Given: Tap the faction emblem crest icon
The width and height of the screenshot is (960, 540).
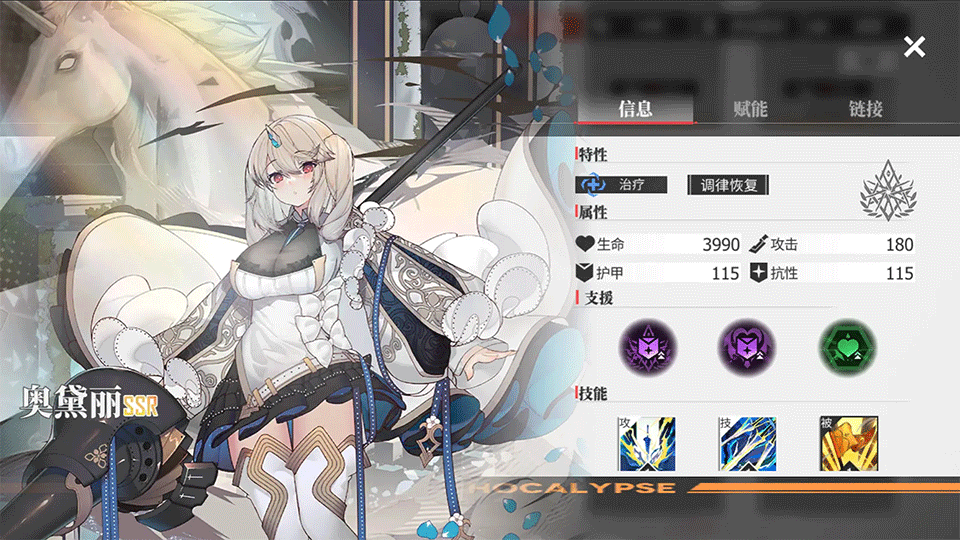Looking at the screenshot, I should point(888,190).
